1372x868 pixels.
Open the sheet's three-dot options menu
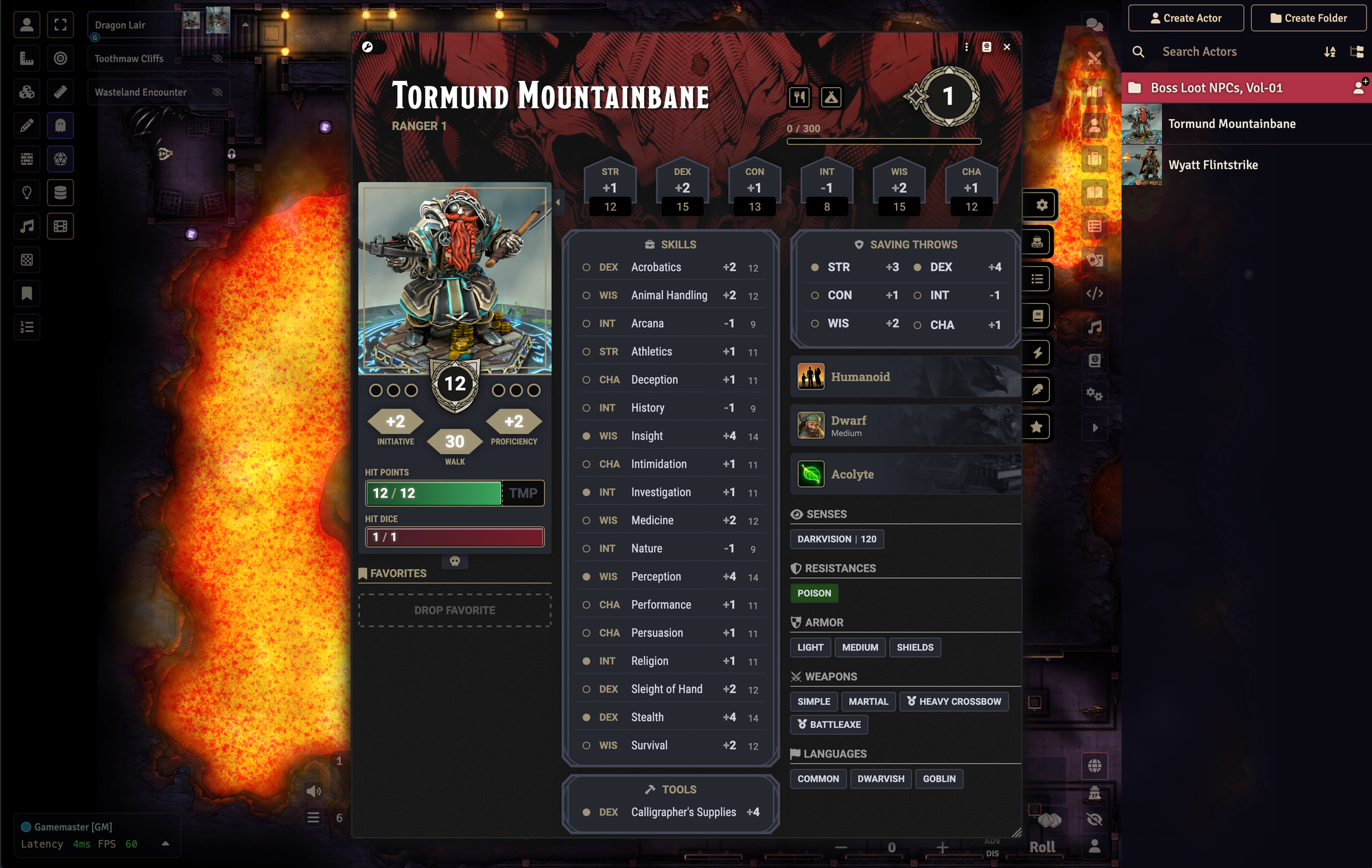(967, 47)
